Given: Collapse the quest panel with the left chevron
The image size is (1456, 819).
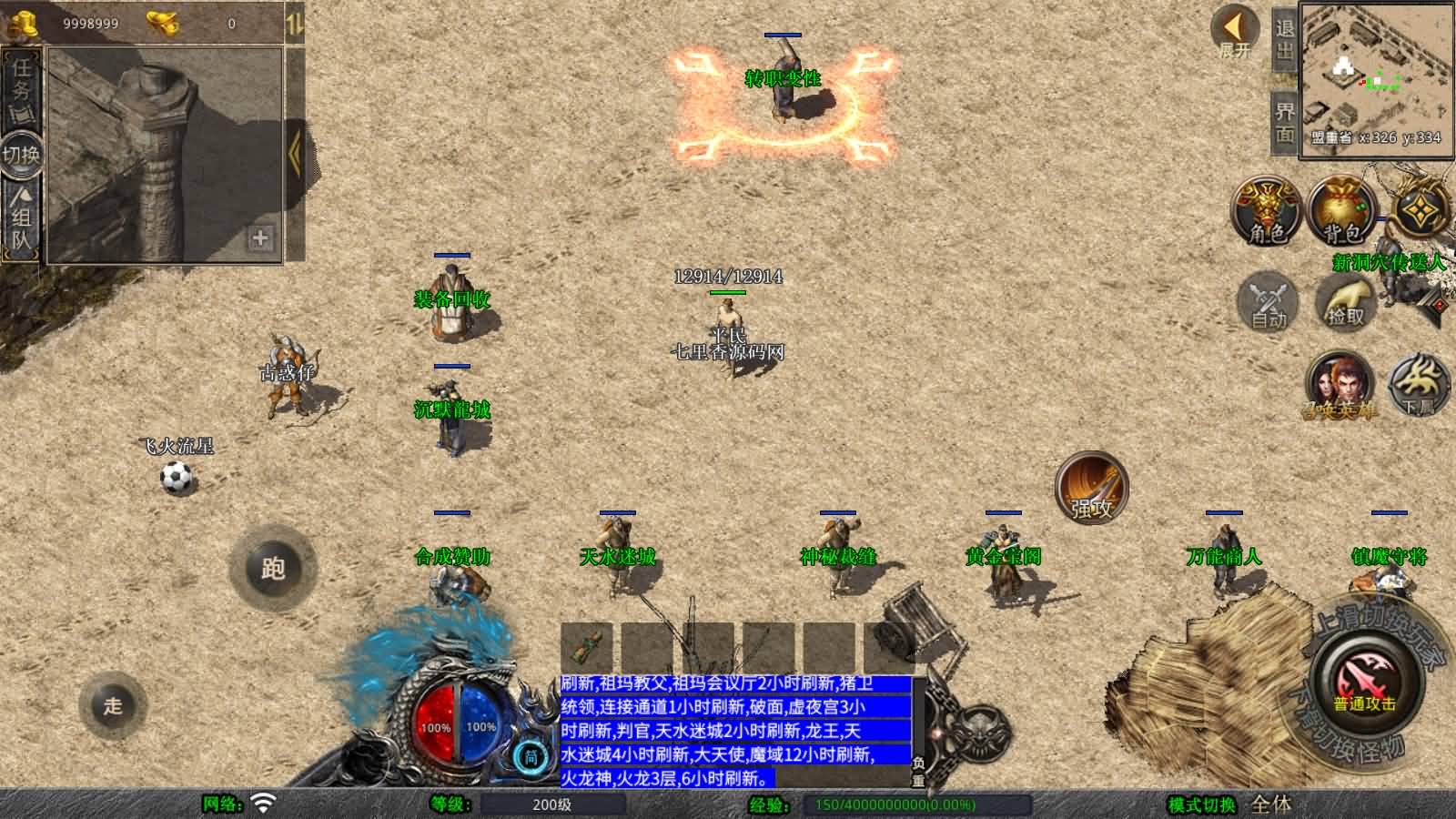Looking at the screenshot, I should [x=295, y=153].
